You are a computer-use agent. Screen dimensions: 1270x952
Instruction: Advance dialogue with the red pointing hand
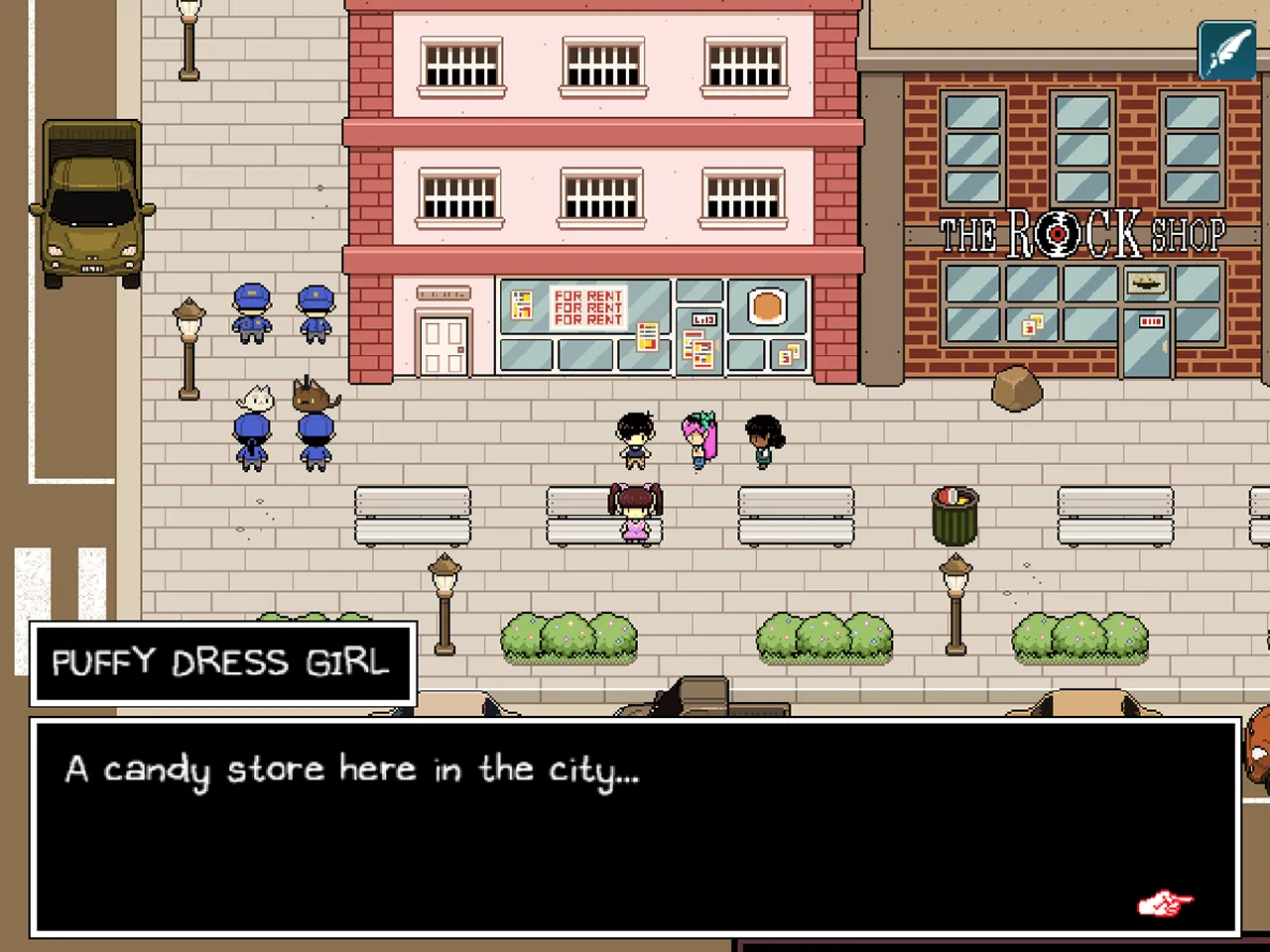point(1164,903)
